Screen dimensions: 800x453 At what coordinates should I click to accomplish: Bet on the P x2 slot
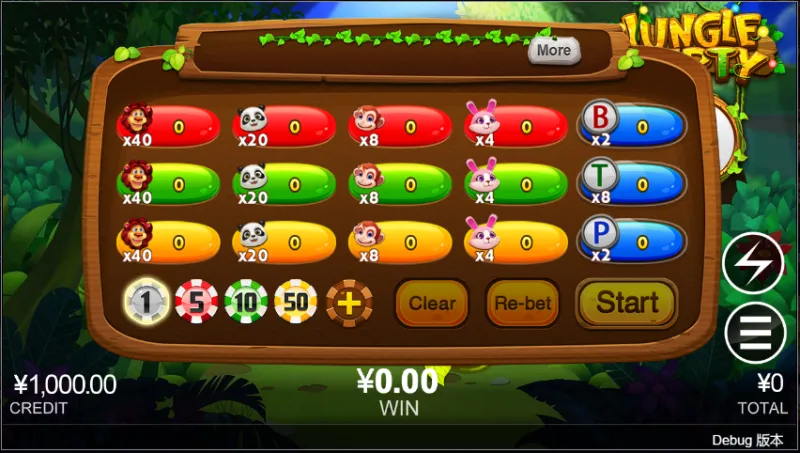click(x=634, y=242)
